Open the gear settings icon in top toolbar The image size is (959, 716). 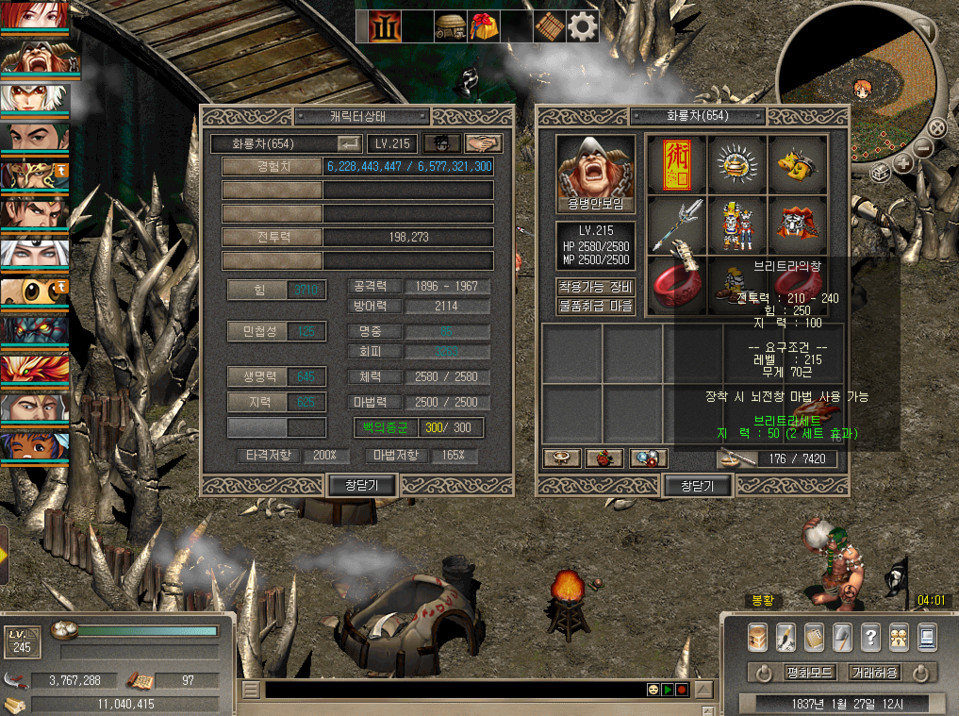tap(582, 27)
